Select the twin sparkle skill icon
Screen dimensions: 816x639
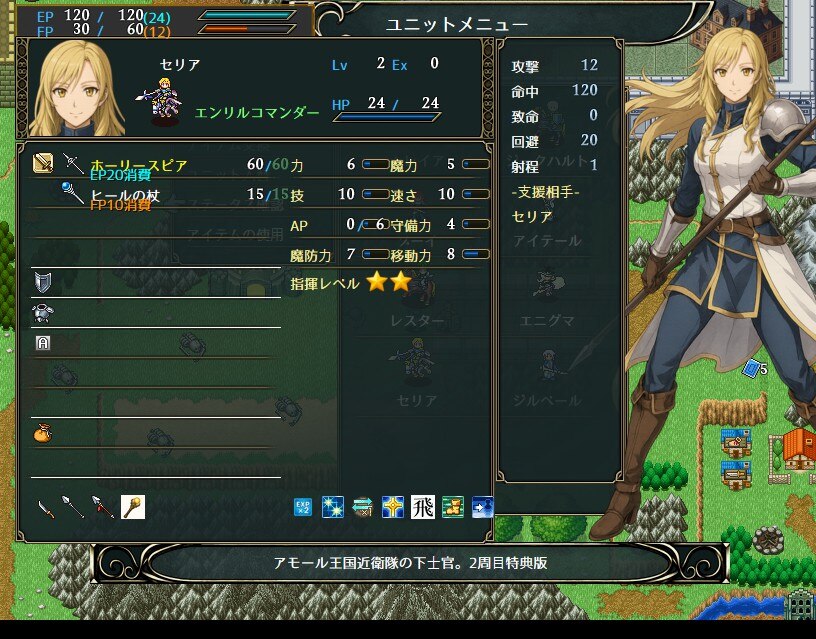click(333, 507)
